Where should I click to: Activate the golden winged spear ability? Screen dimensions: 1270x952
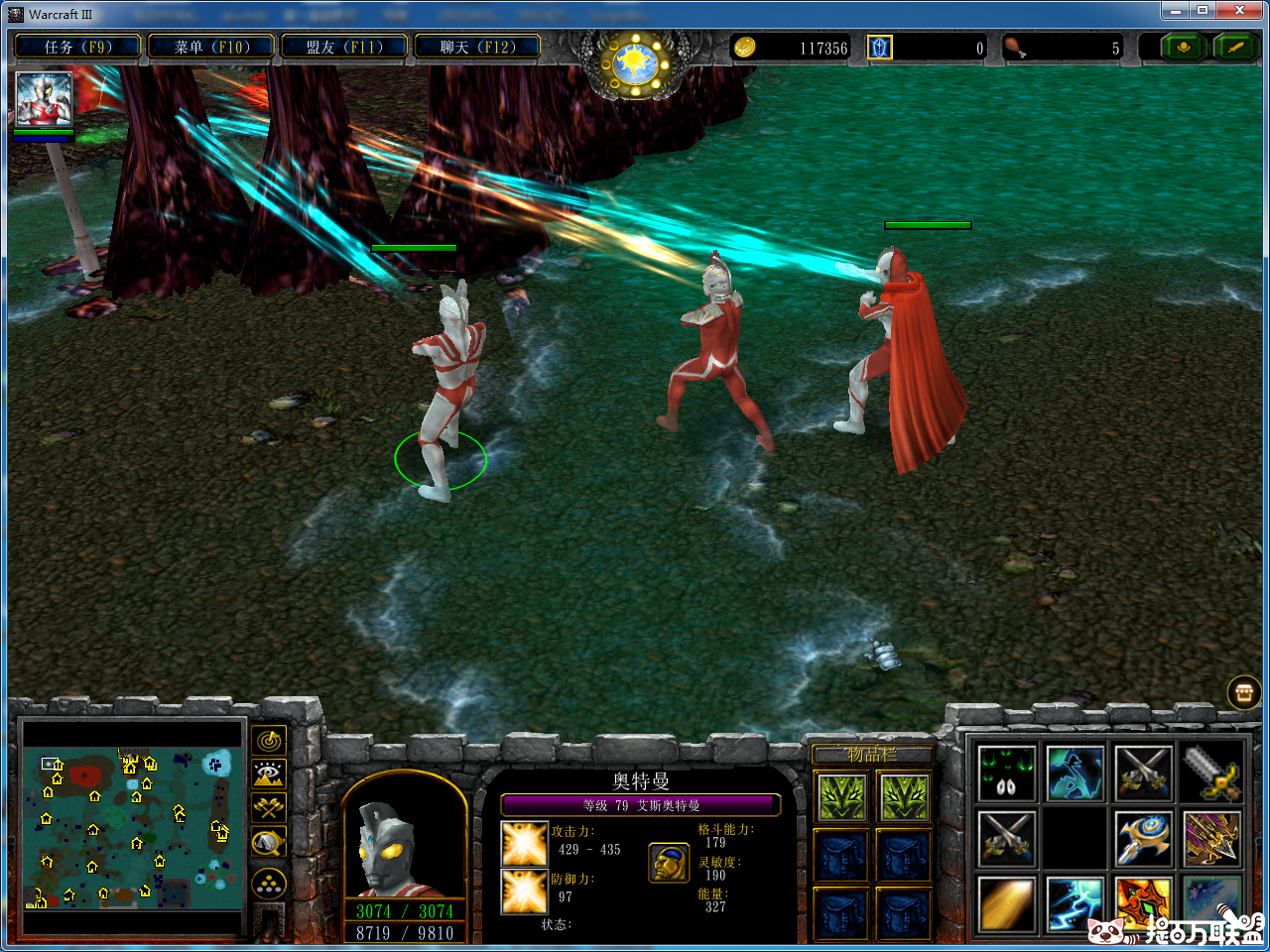tap(1211, 839)
